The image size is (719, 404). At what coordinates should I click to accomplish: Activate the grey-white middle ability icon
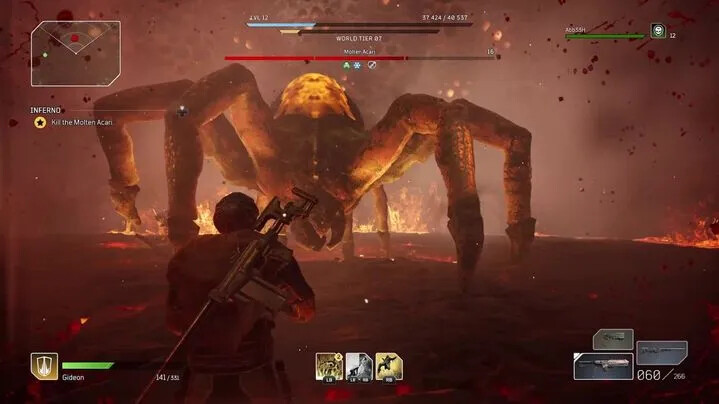pos(359,365)
